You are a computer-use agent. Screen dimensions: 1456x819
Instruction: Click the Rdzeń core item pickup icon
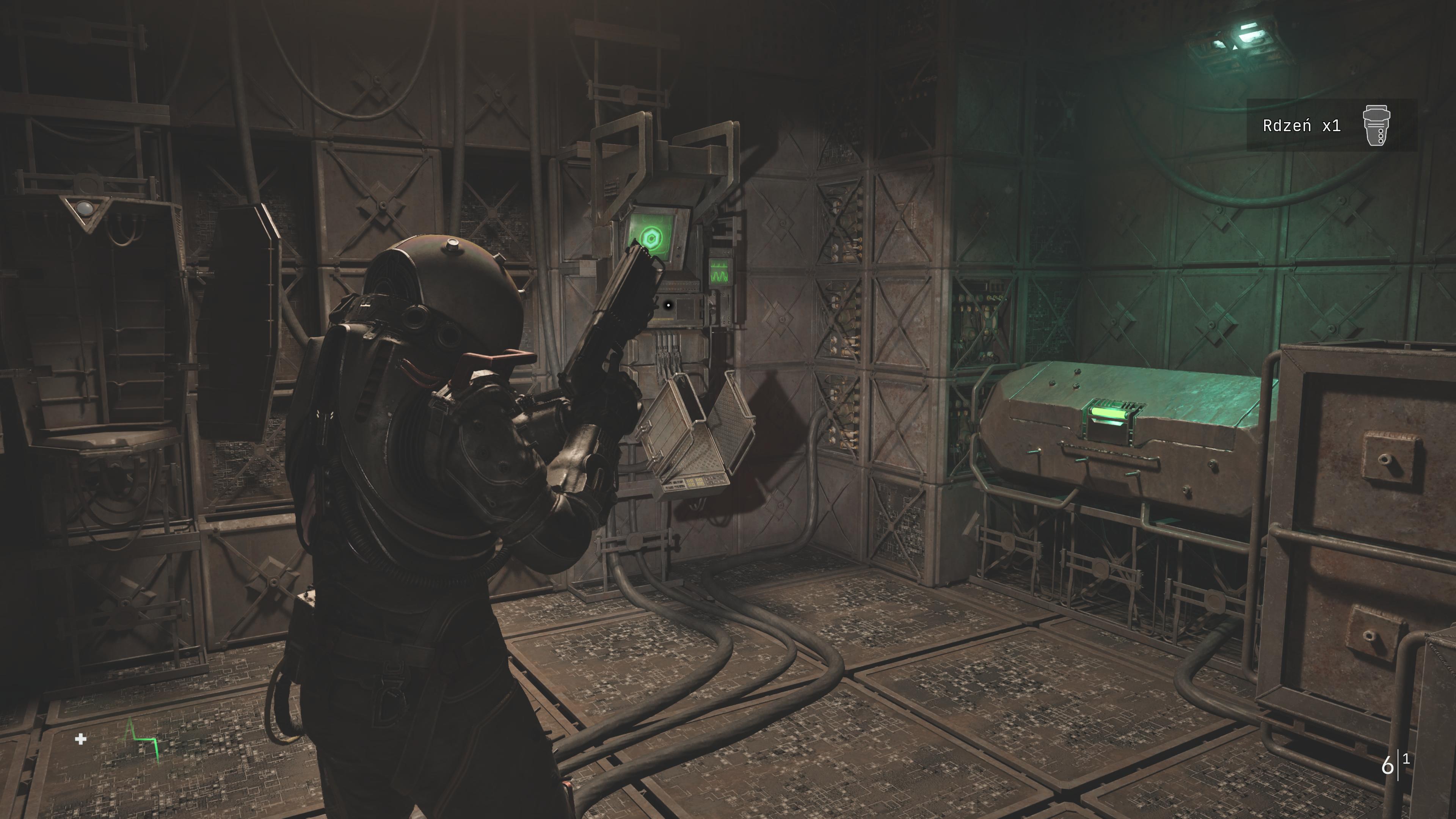1376,126
